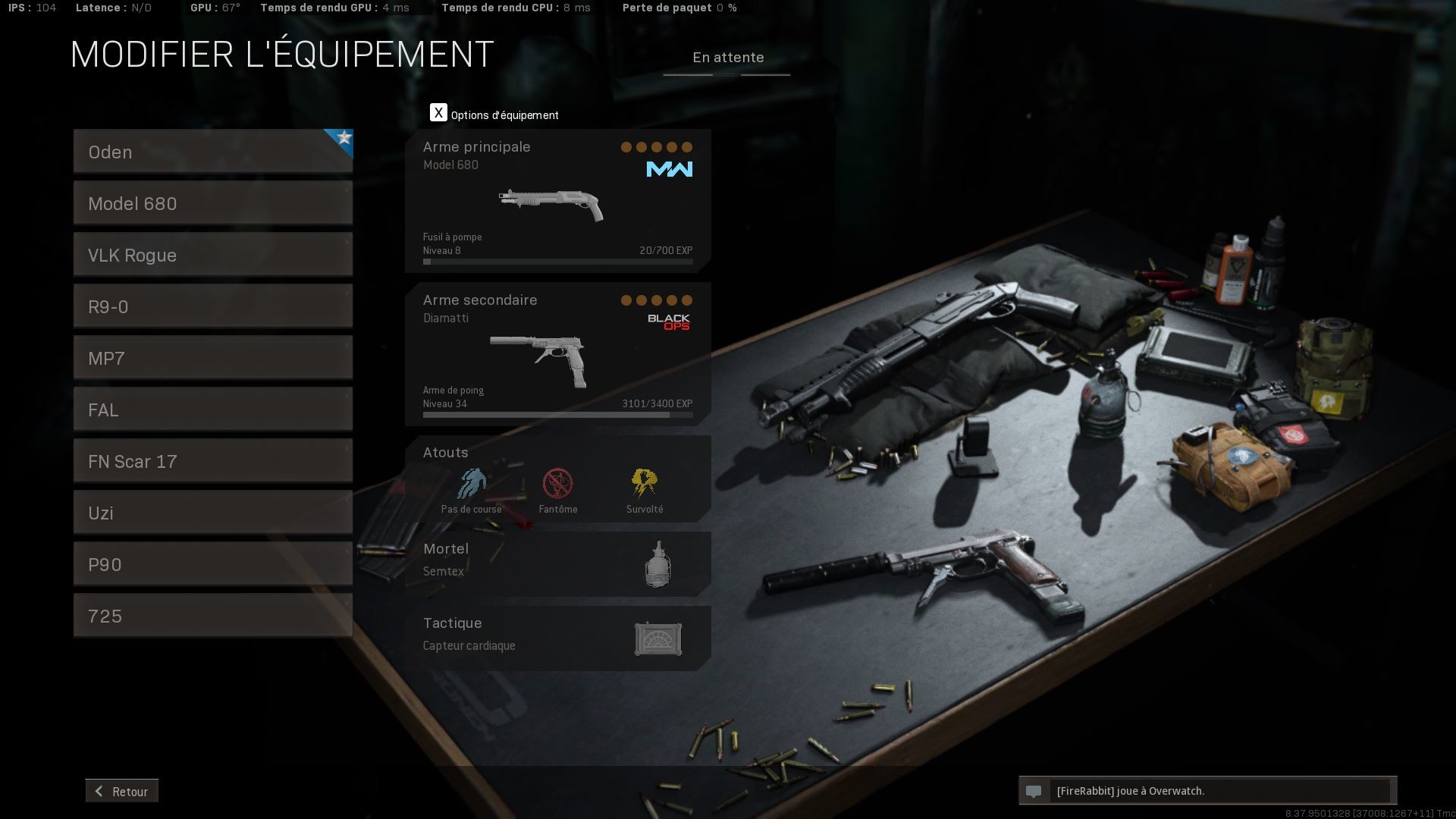The width and height of the screenshot is (1456, 819).
Task: Select the MP7 loadout from the list
Action: pyautogui.click(x=212, y=357)
